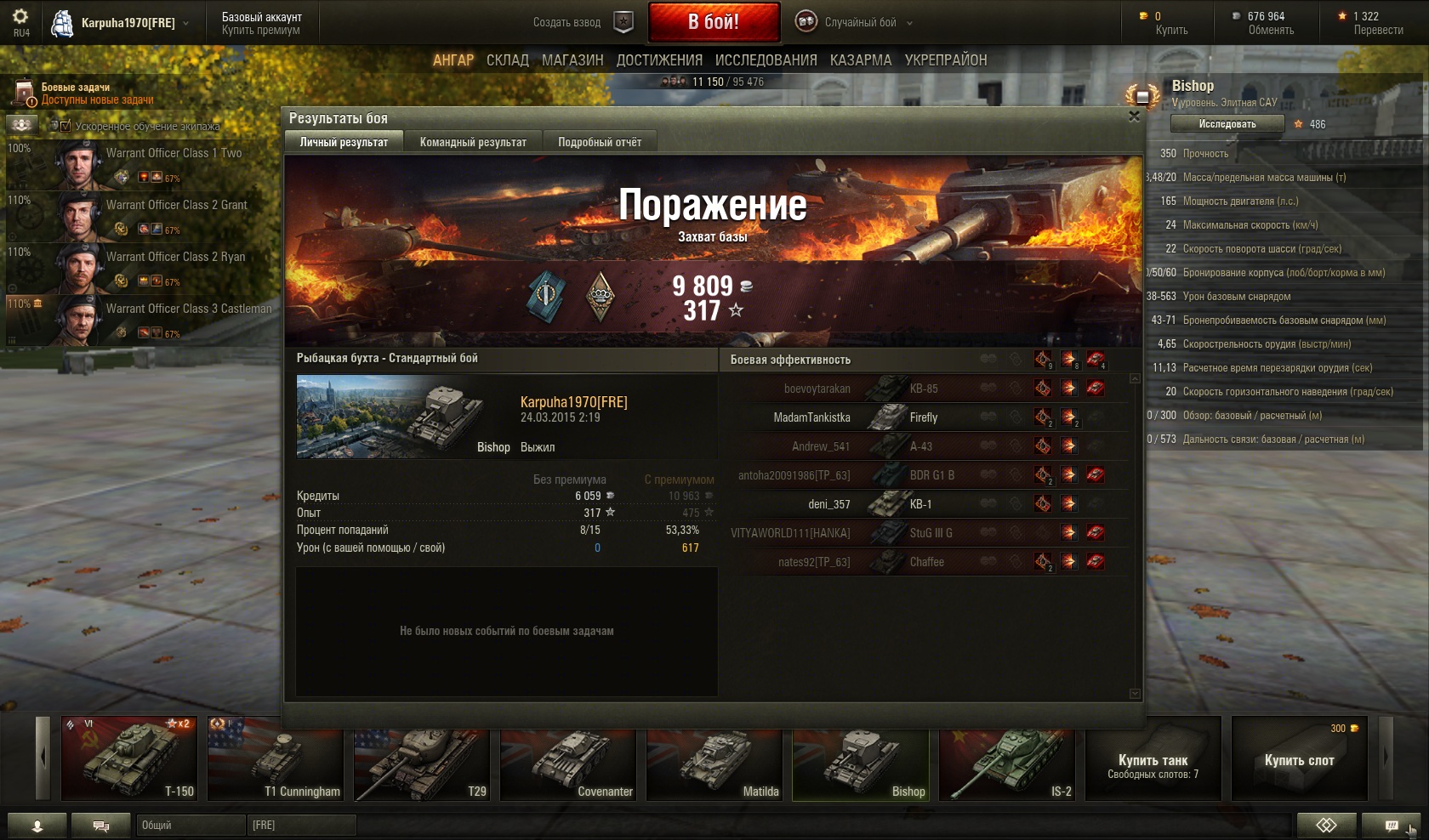The height and width of the screenshot is (840, 1429).
Task: Purchase a garage slot with Купить слот
Action: (x=1299, y=758)
